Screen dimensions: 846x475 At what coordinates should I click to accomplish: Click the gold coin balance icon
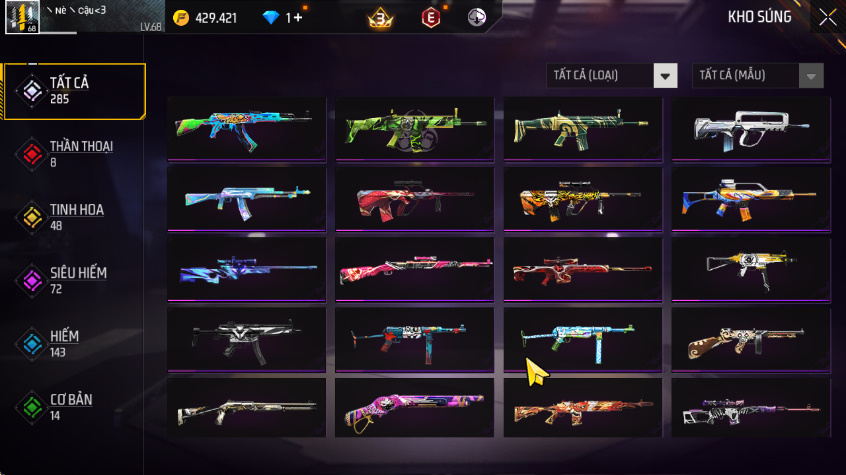[x=180, y=18]
